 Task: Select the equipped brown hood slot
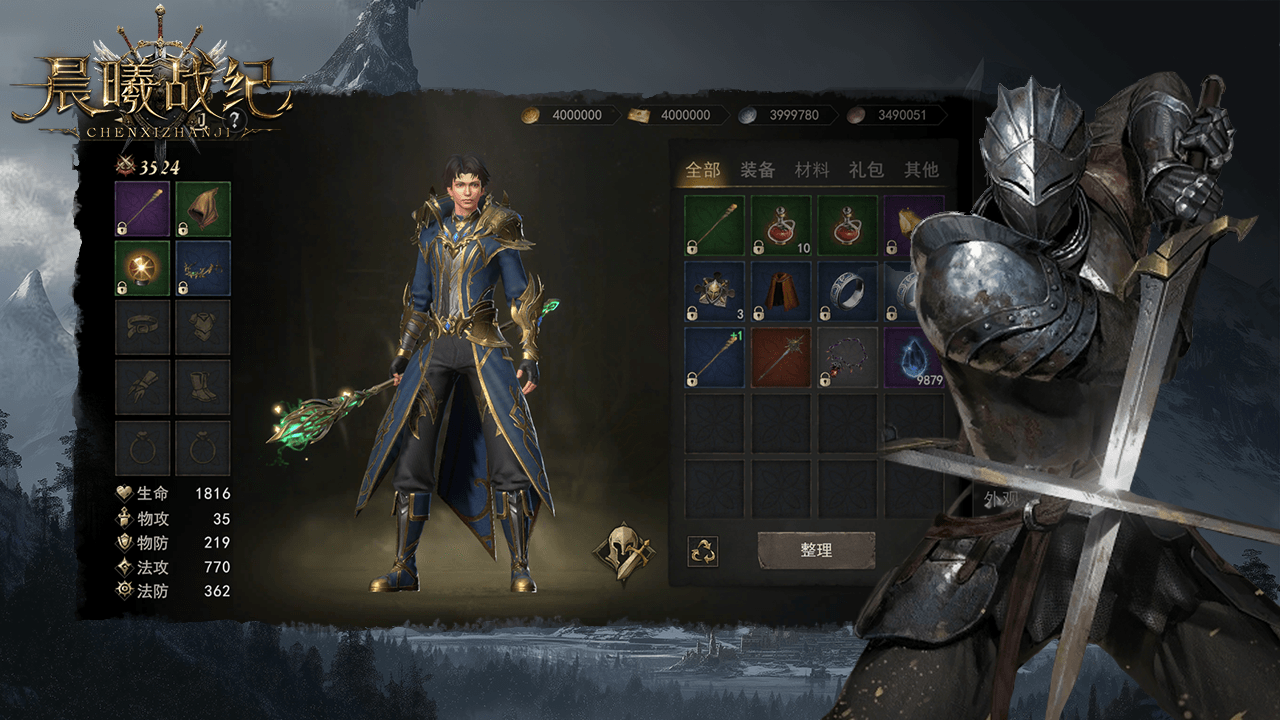(203, 209)
